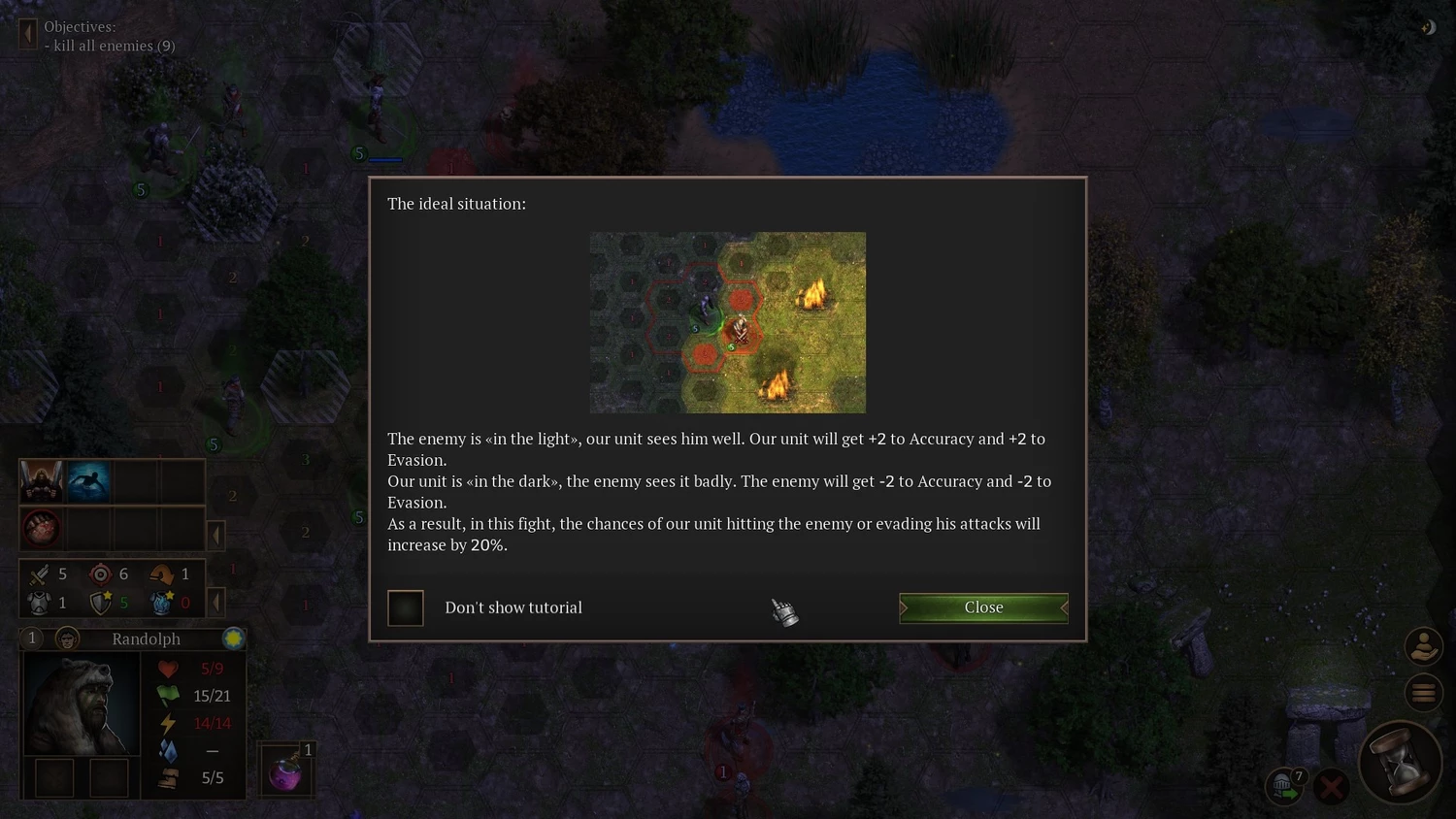
Task: Choose the red fist attack skill
Action: click(x=42, y=530)
